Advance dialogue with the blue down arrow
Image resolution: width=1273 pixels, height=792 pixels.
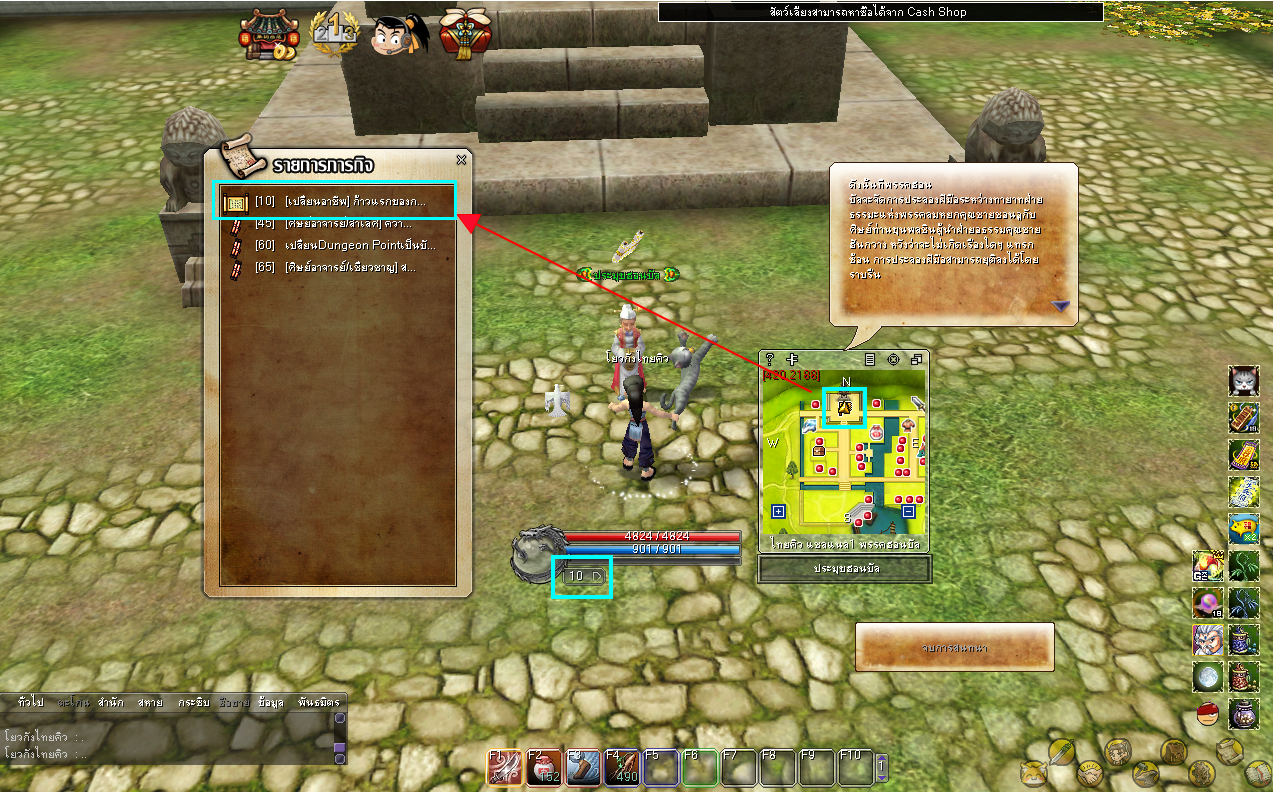coord(1060,306)
